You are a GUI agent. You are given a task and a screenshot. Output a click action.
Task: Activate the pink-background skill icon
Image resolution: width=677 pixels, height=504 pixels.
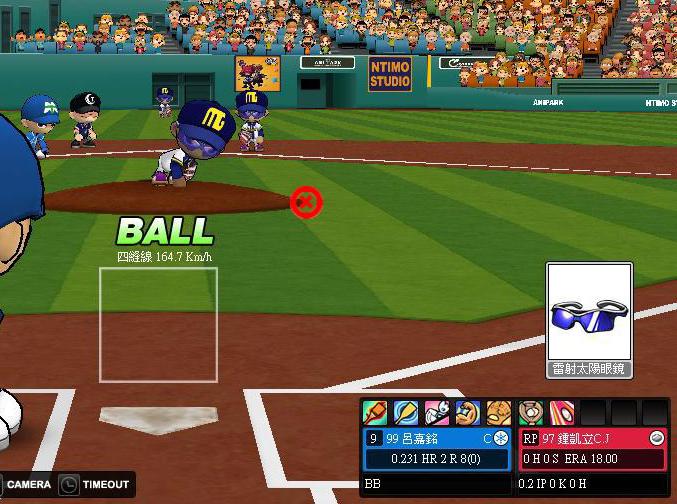point(437,412)
